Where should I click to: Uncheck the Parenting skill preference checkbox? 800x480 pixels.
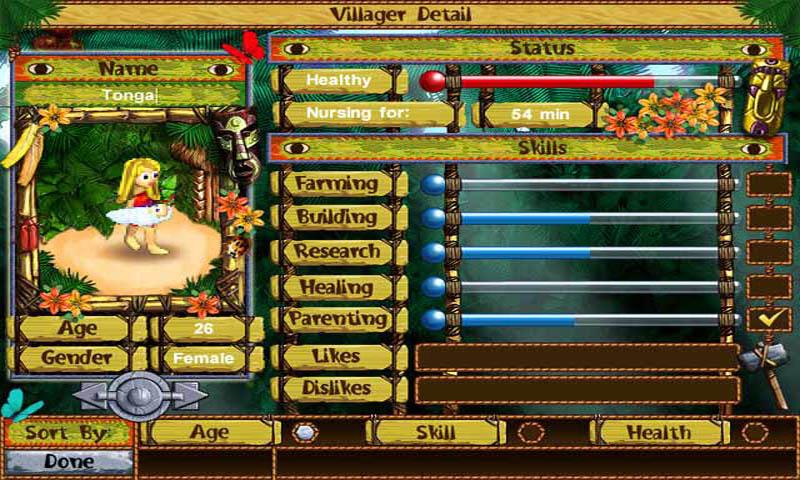pyautogui.click(x=768, y=319)
